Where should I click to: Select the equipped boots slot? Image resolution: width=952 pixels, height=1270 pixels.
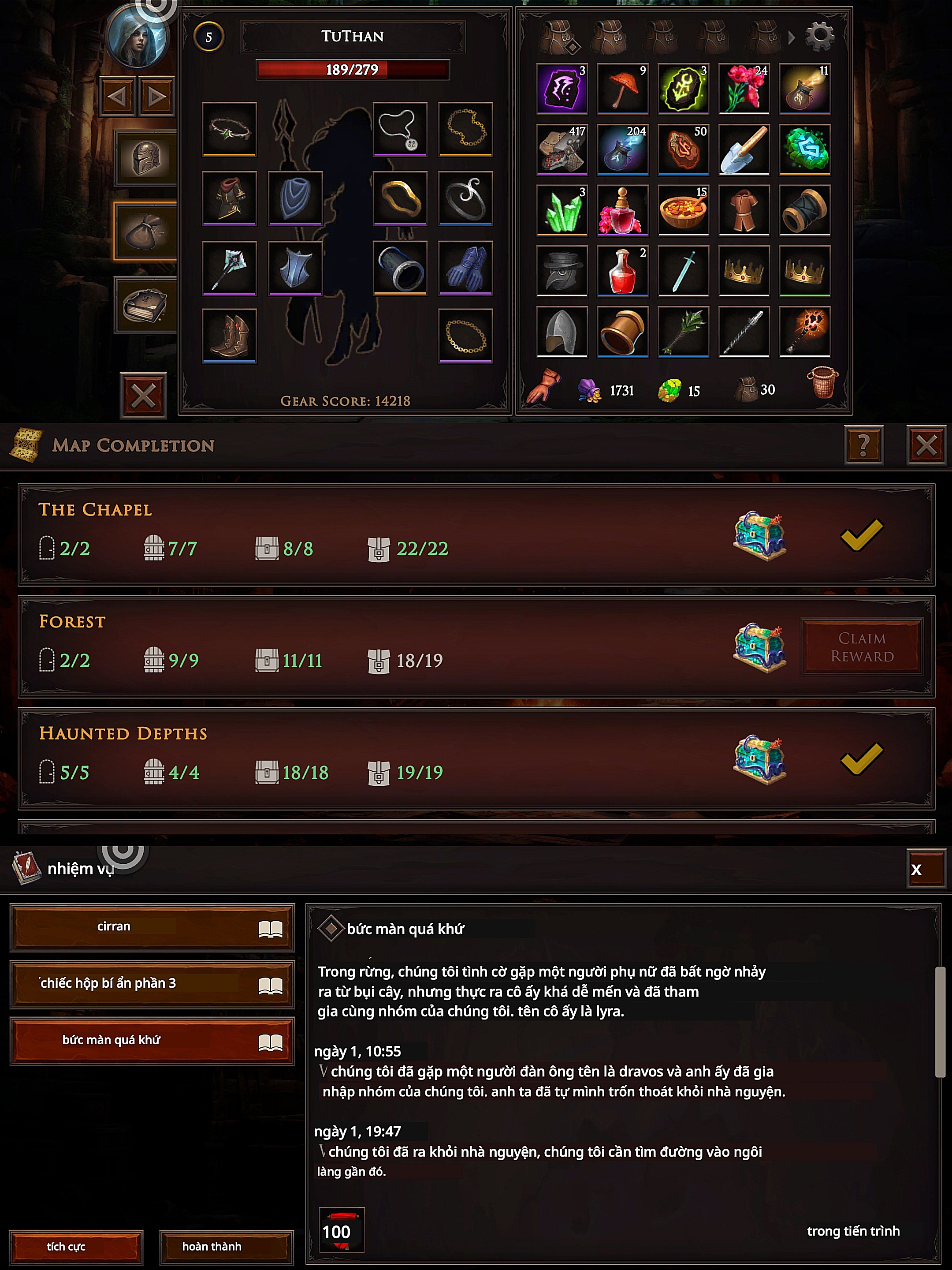(x=229, y=336)
